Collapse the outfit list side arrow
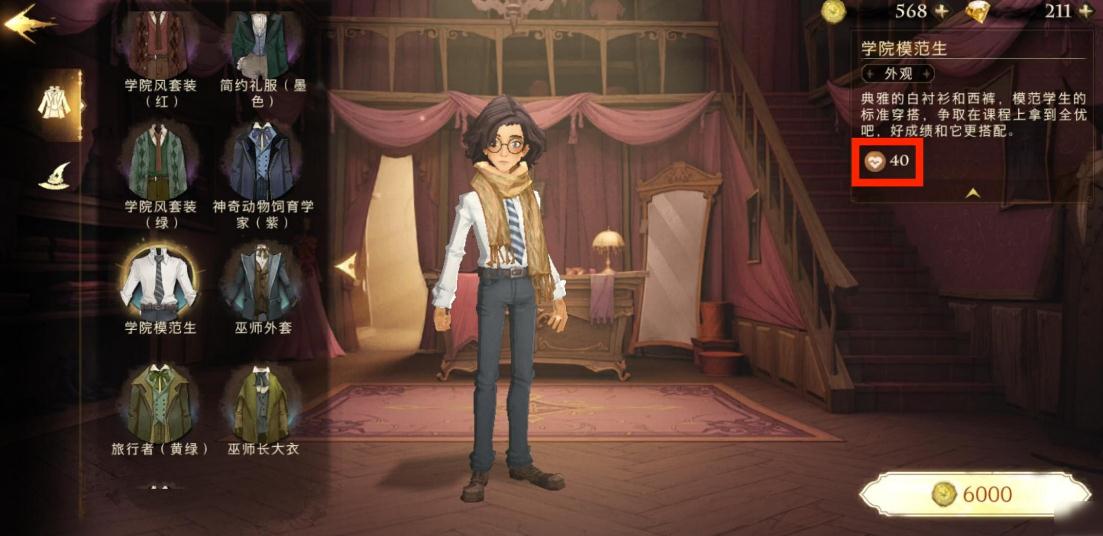 [x=346, y=266]
